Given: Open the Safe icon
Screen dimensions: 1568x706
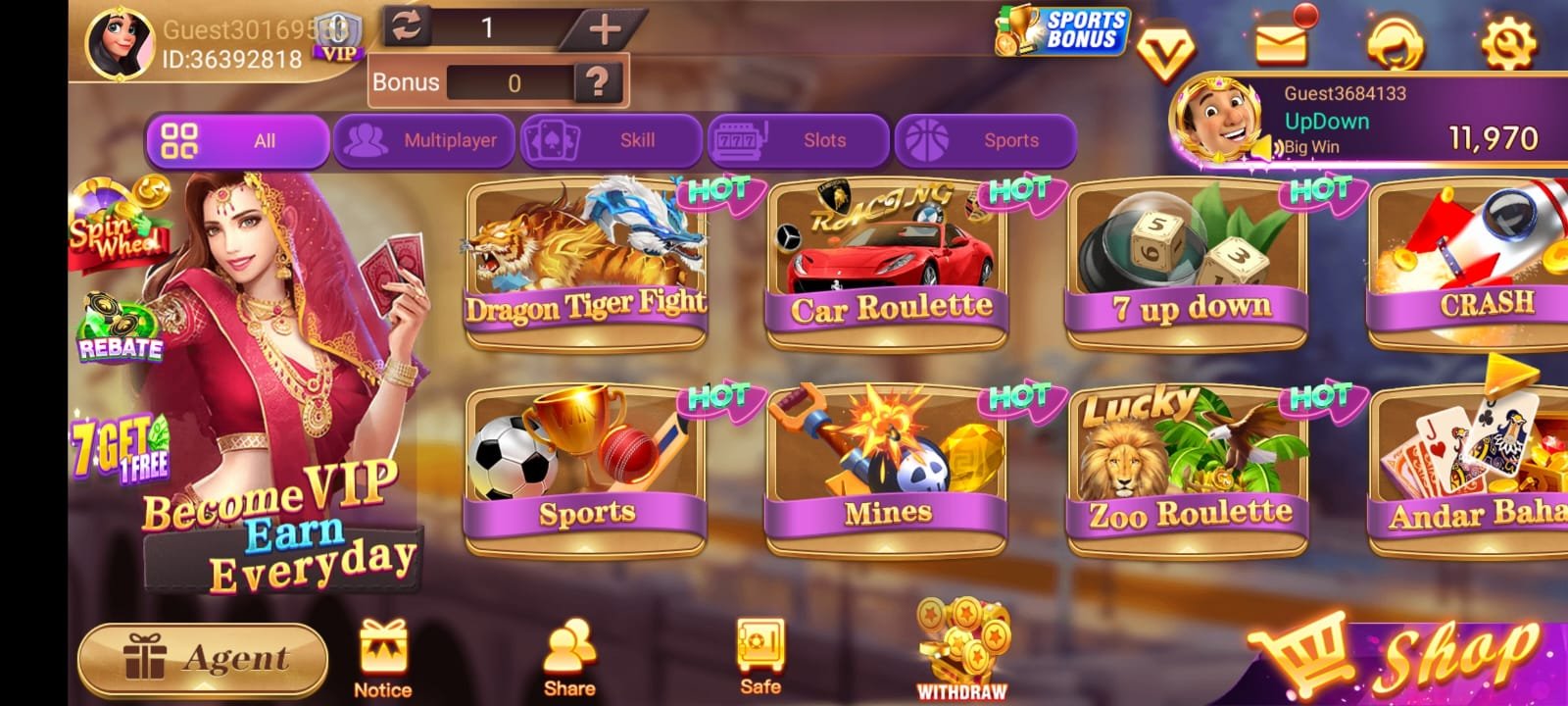Looking at the screenshot, I should 760,657.
